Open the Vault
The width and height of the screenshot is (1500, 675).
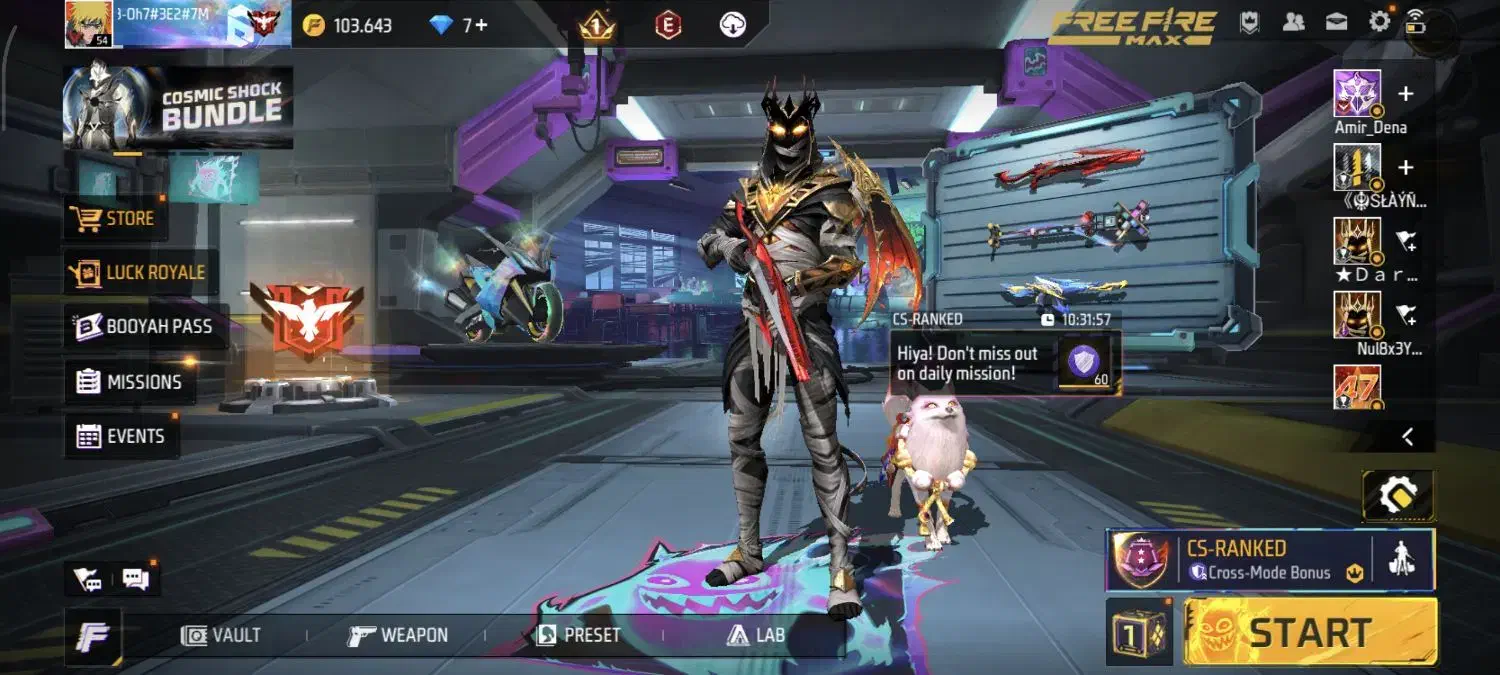222,635
